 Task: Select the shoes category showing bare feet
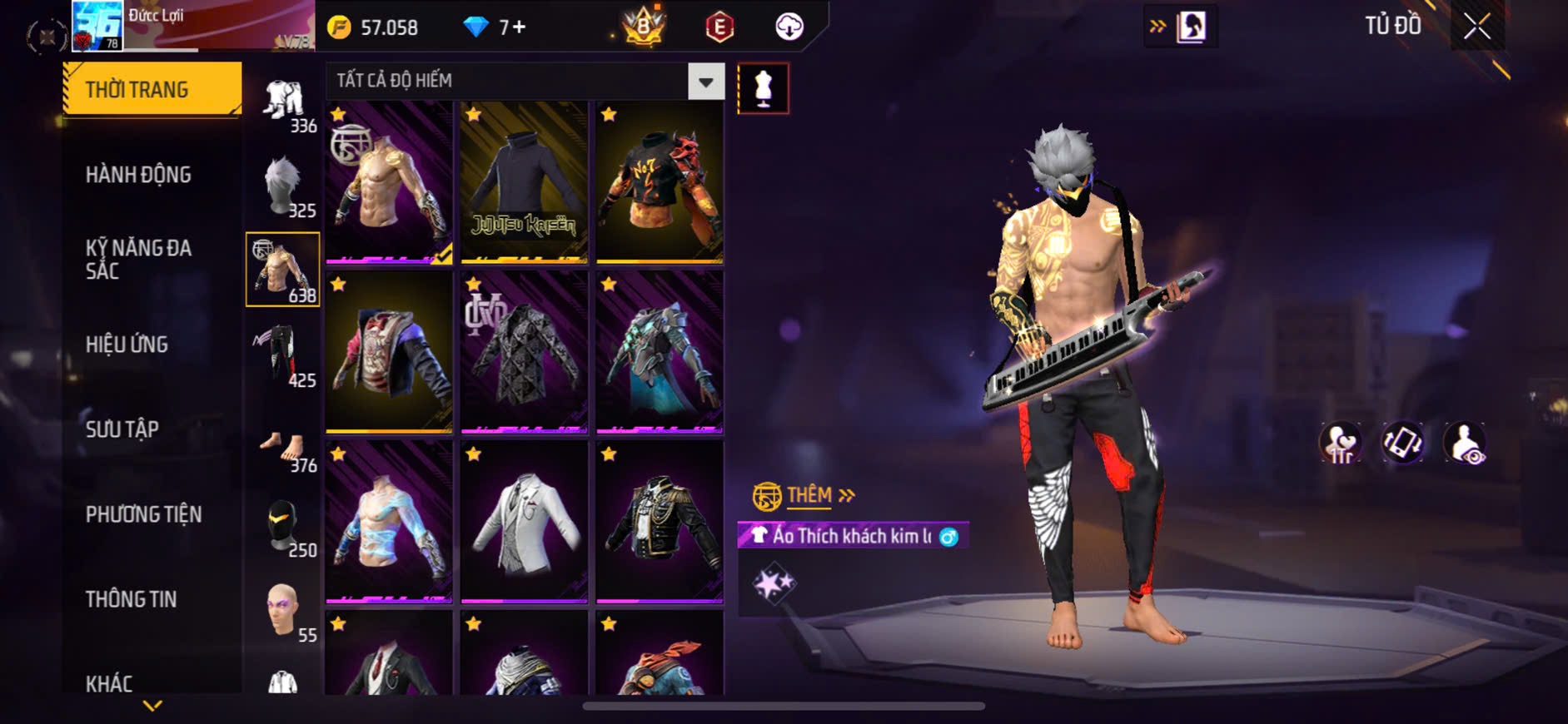[283, 449]
